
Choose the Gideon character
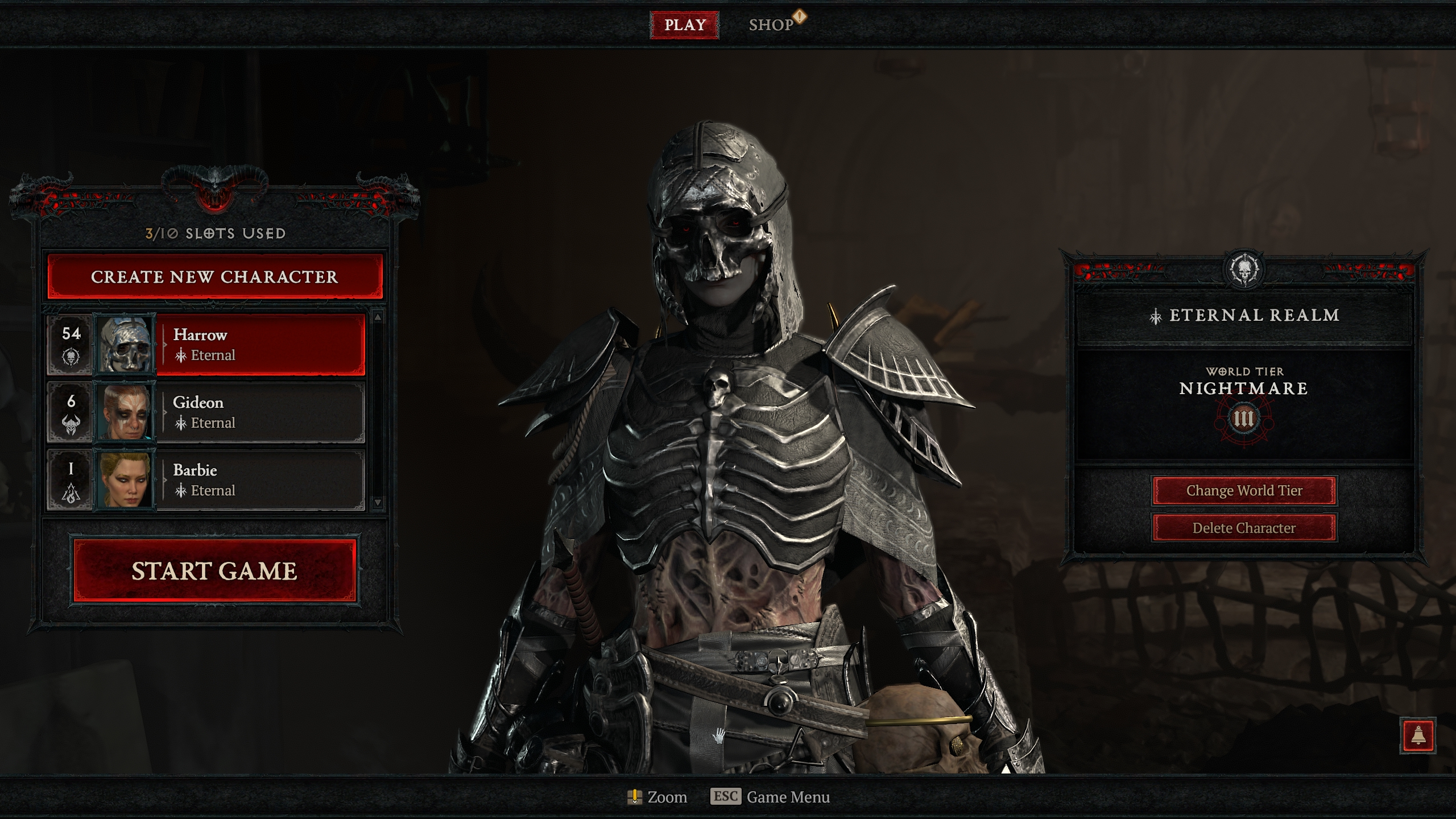coord(260,412)
